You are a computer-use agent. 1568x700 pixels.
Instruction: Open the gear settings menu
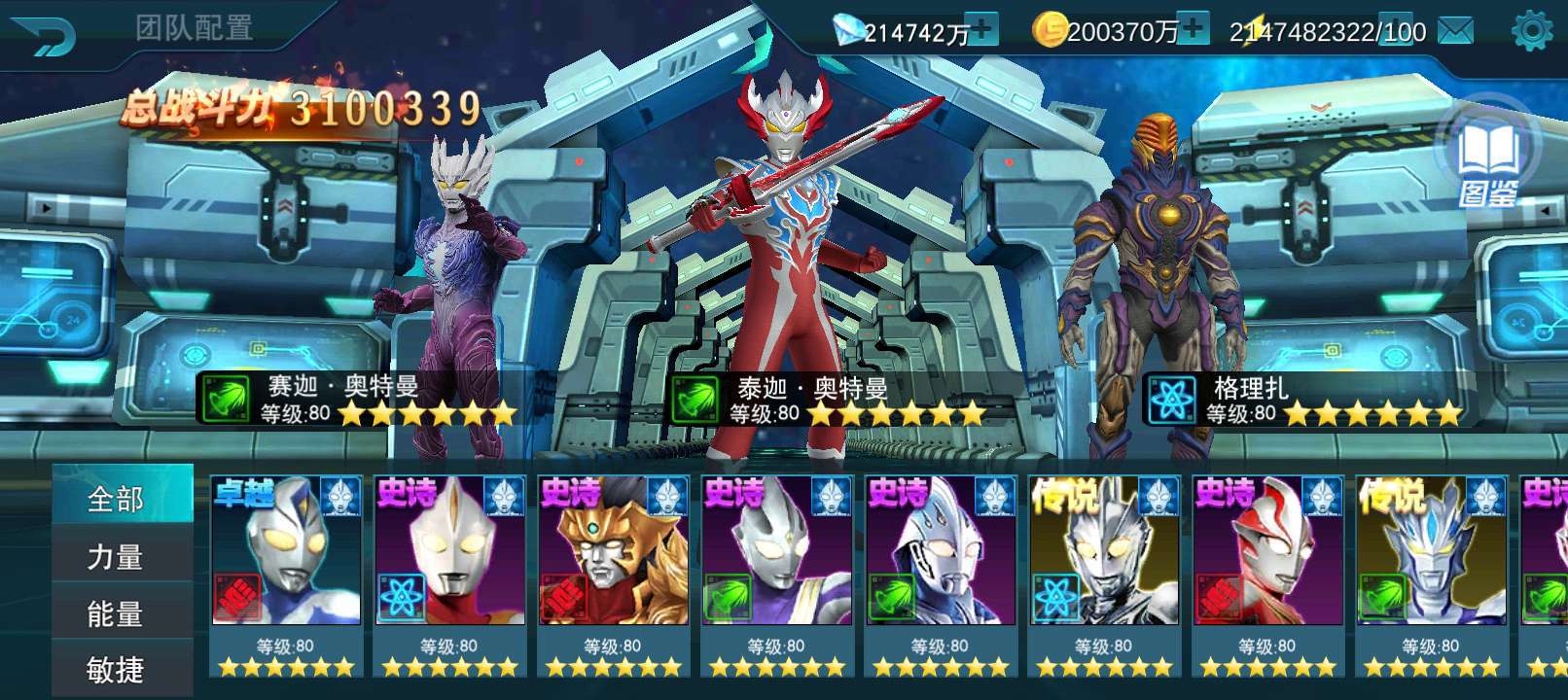click(x=1531, y=31)
